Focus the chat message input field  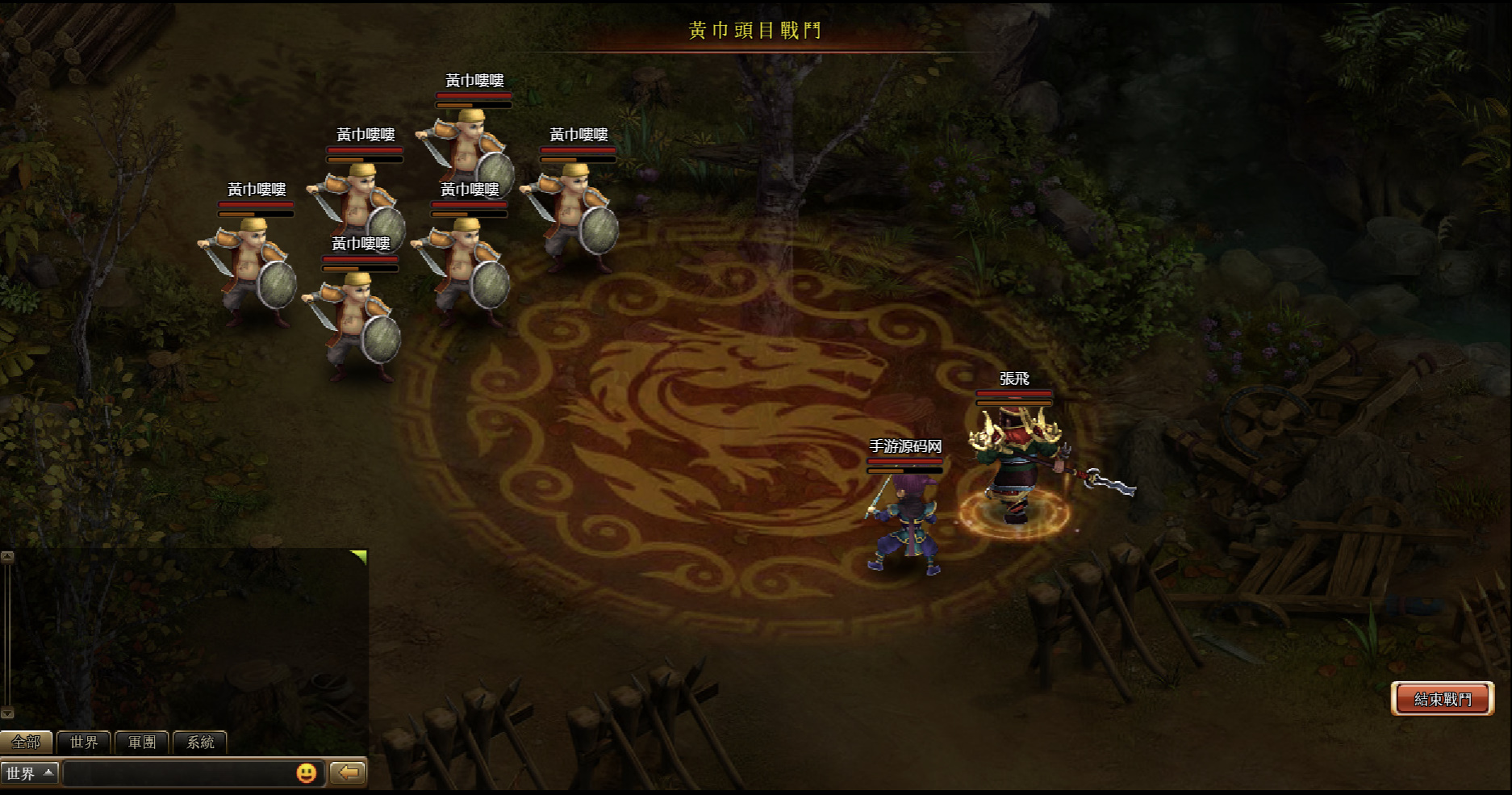(178, 773)
